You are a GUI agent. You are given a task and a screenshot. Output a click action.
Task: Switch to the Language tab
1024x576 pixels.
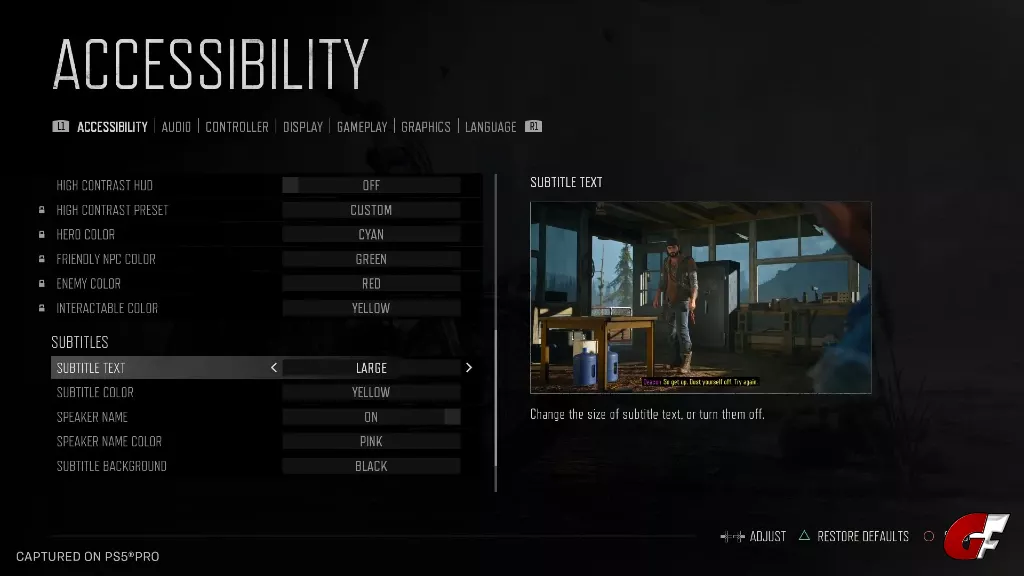click(491, 127)
